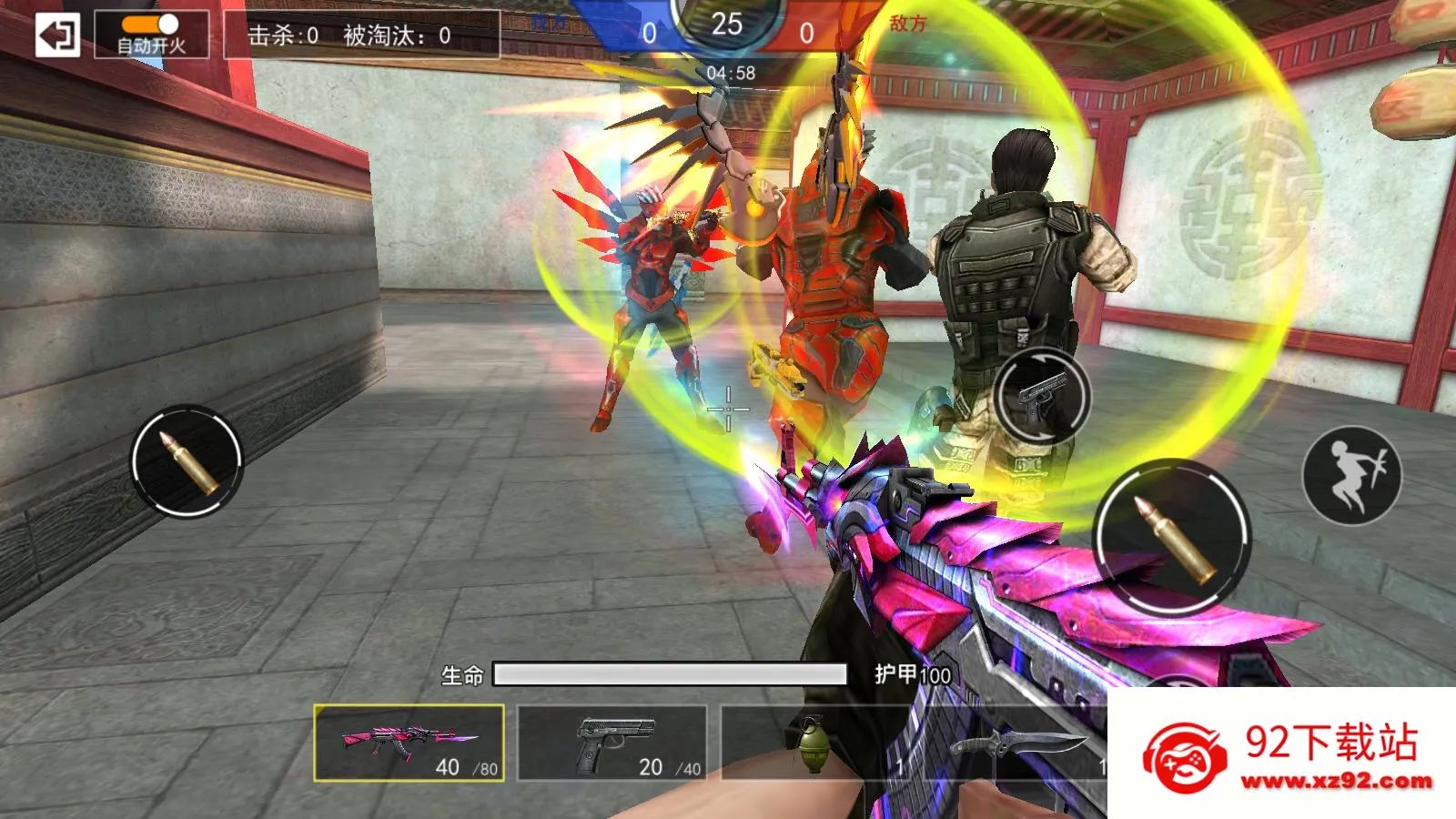Select the pistol weapon slot
1456x819 pixels.
pyautogui.click(x=612, y=743)
